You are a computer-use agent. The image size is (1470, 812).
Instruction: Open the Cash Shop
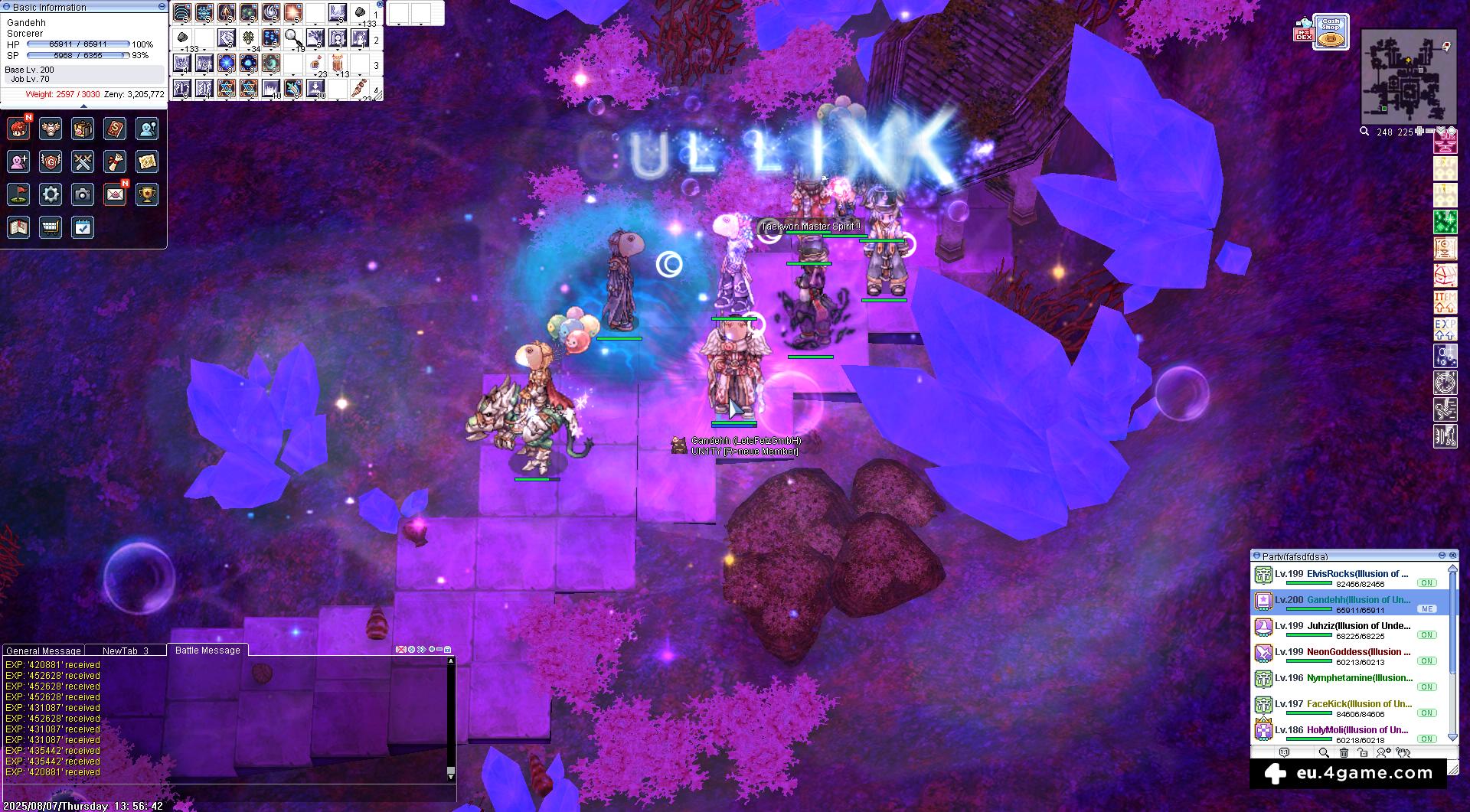point(1331,32)
